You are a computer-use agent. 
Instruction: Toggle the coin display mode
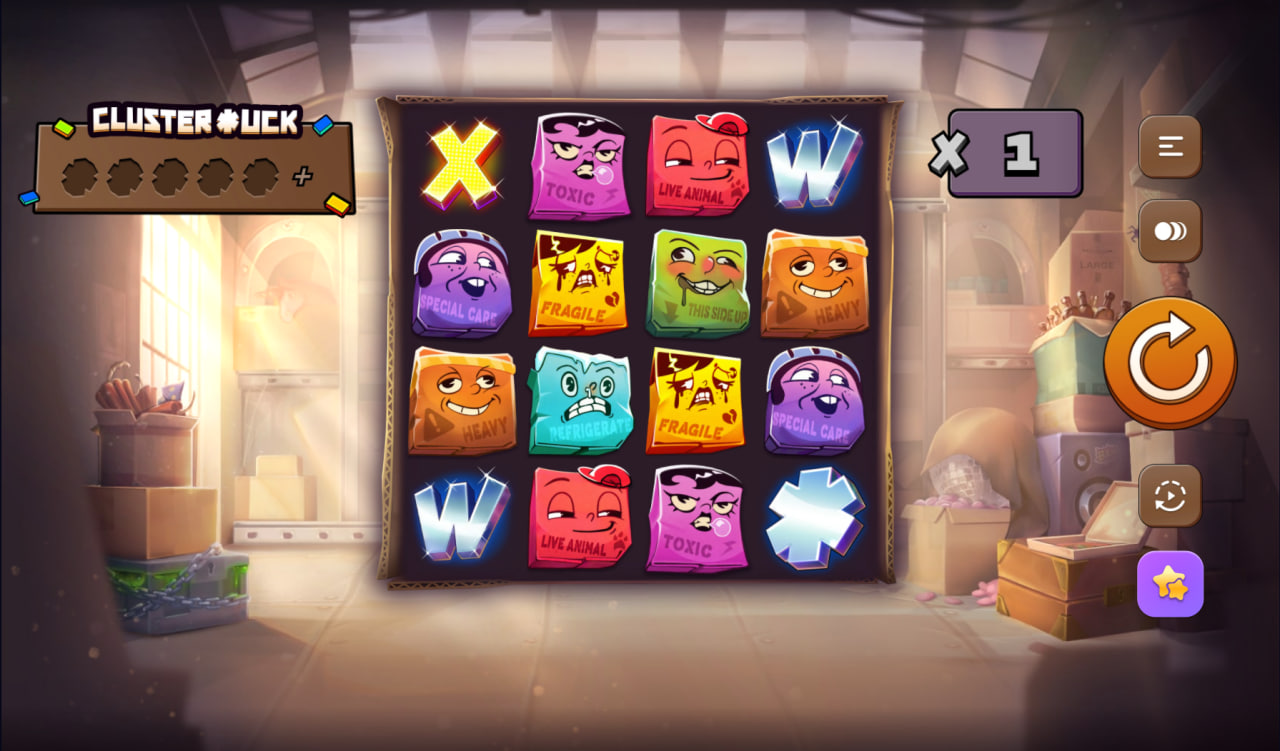pyautogui.click(x=1169, y=231)
